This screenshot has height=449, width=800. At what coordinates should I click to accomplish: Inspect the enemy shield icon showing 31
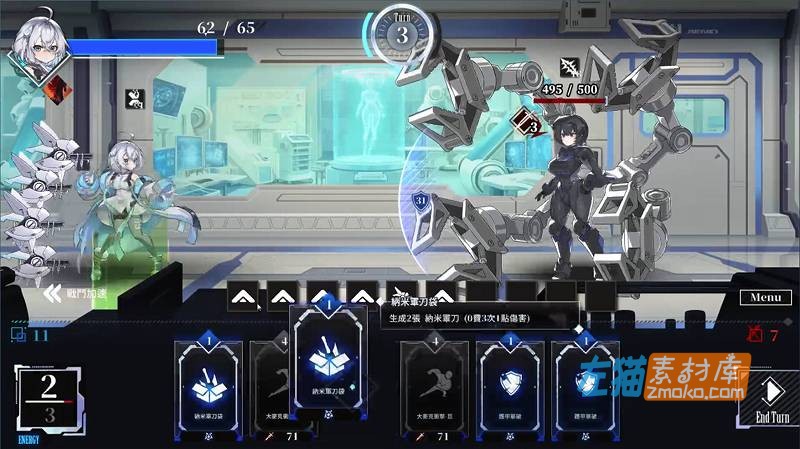pos(421,201)
